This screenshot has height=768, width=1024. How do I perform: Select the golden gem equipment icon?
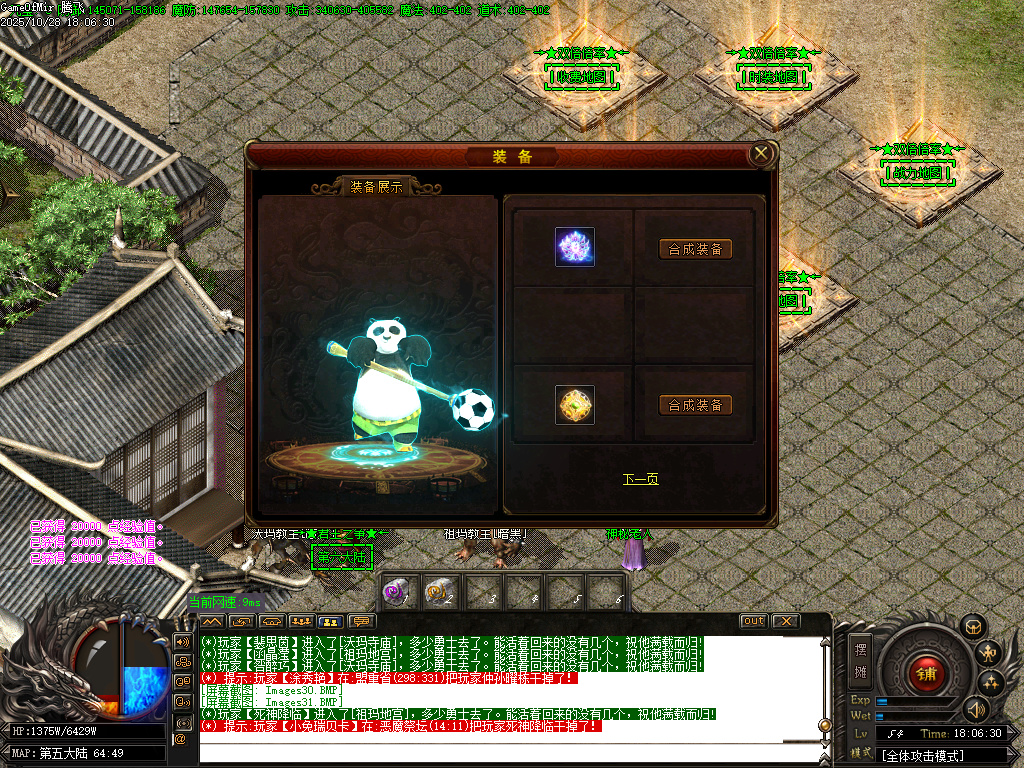click(575, 405)
